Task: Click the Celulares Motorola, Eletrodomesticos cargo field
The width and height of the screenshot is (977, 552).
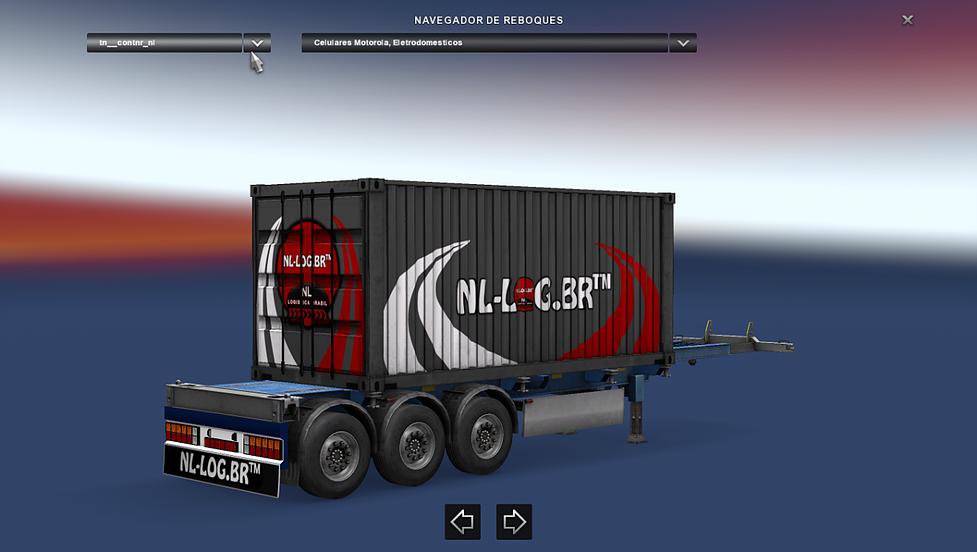Action: pos(484,43)
